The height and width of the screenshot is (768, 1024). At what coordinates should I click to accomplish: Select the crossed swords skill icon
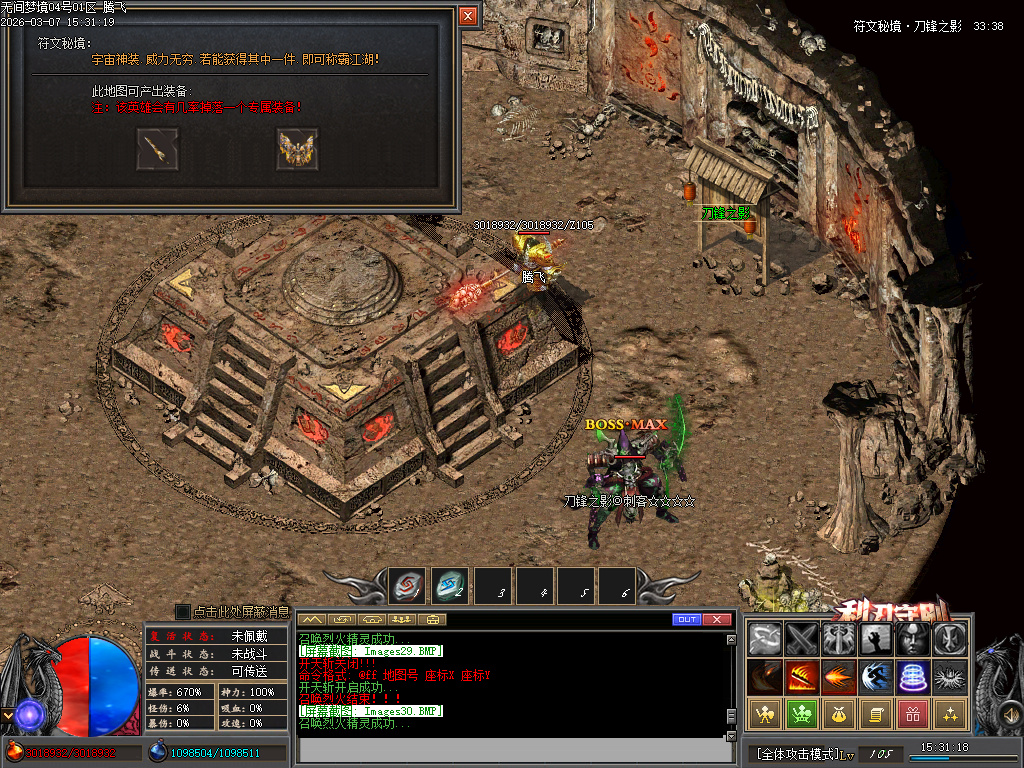point(802,639)
